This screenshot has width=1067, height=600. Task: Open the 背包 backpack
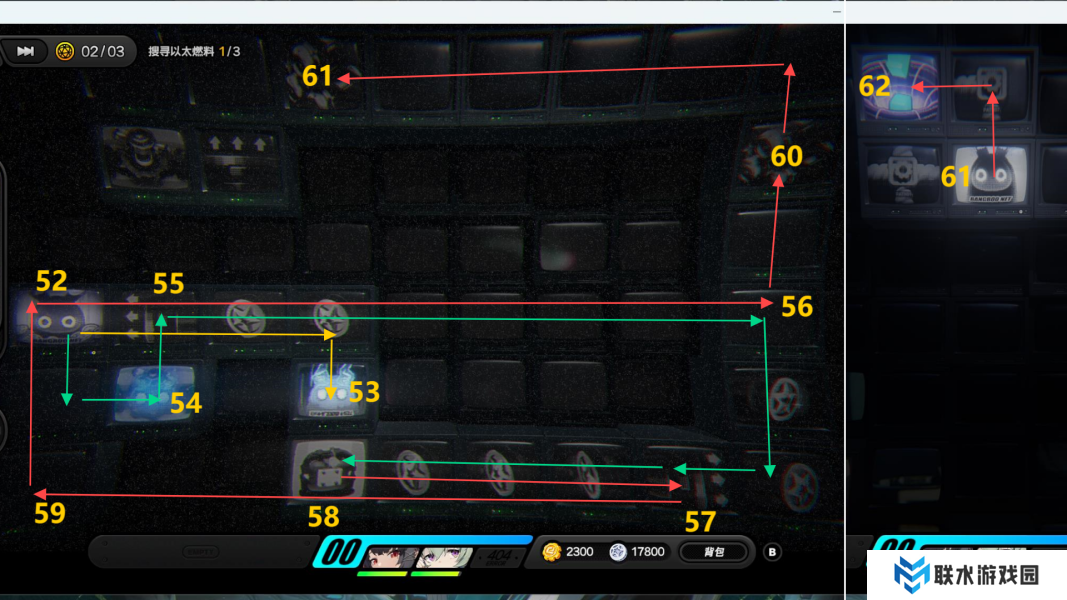713,551
